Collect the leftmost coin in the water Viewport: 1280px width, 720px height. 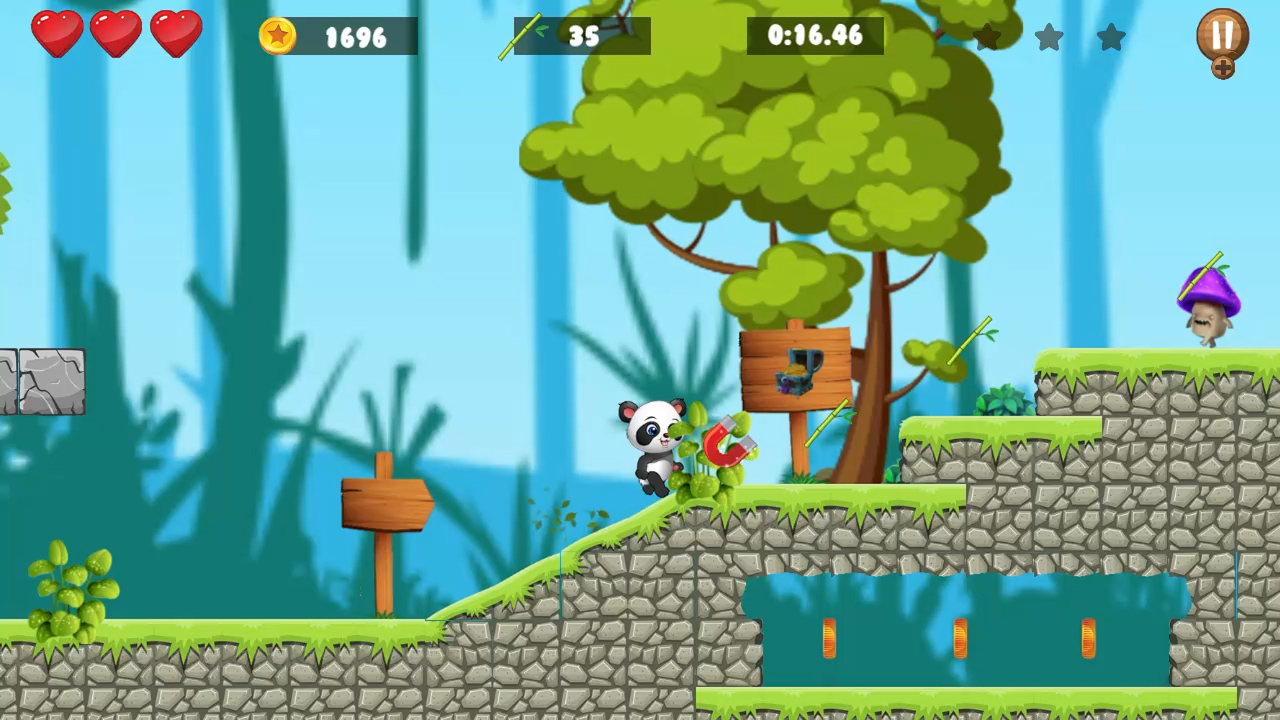pos(828,640)
